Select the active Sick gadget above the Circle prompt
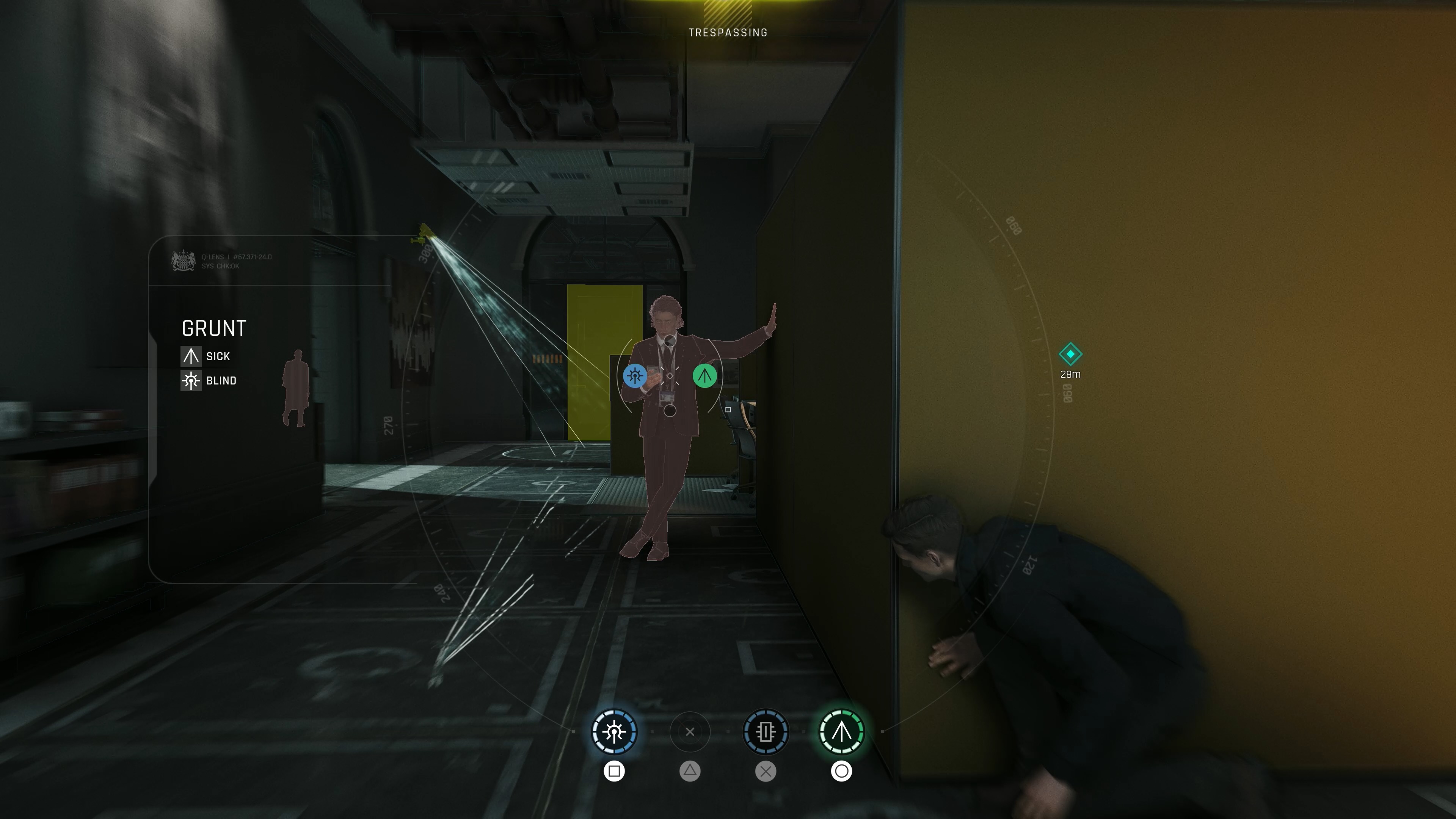The image size is (1456, 819). (x=842, y=732)
